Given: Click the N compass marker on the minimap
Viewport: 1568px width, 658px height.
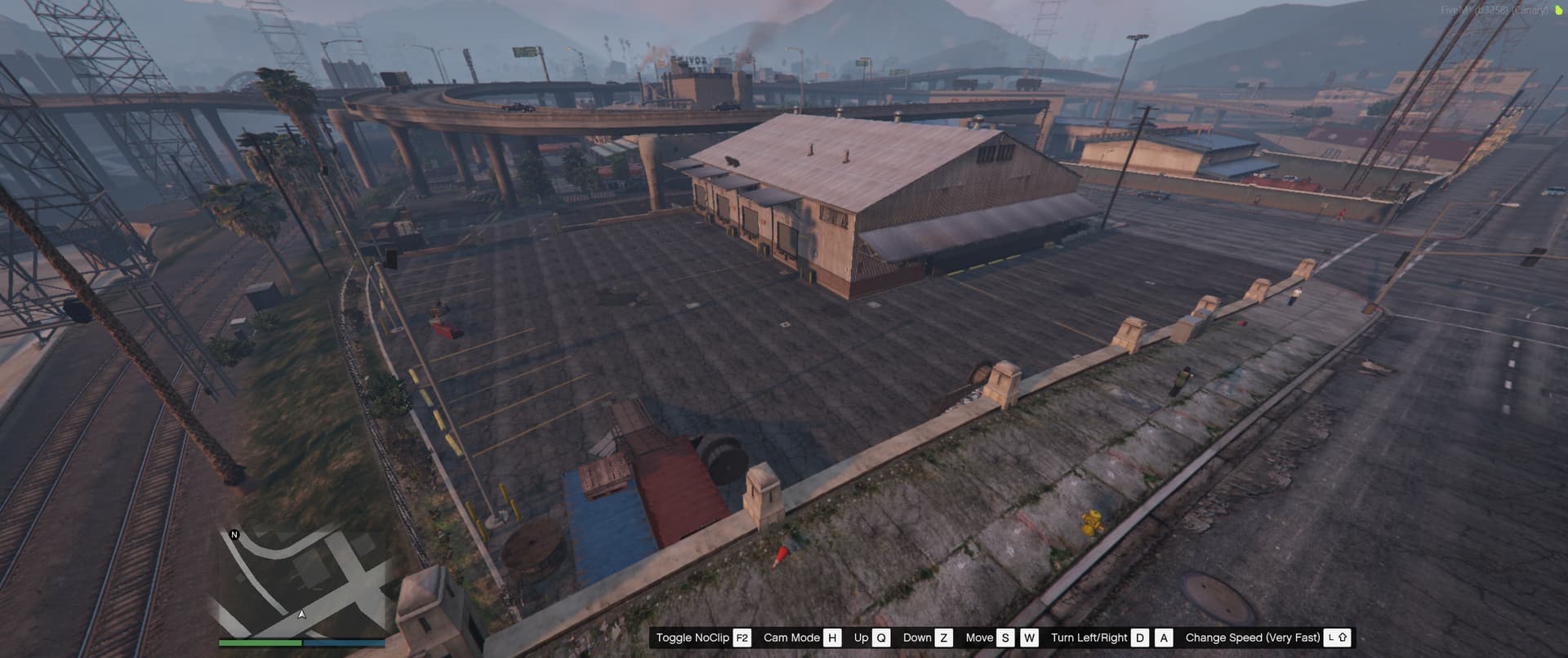Looking at the screenshot, I should click(x=233, y=535).
